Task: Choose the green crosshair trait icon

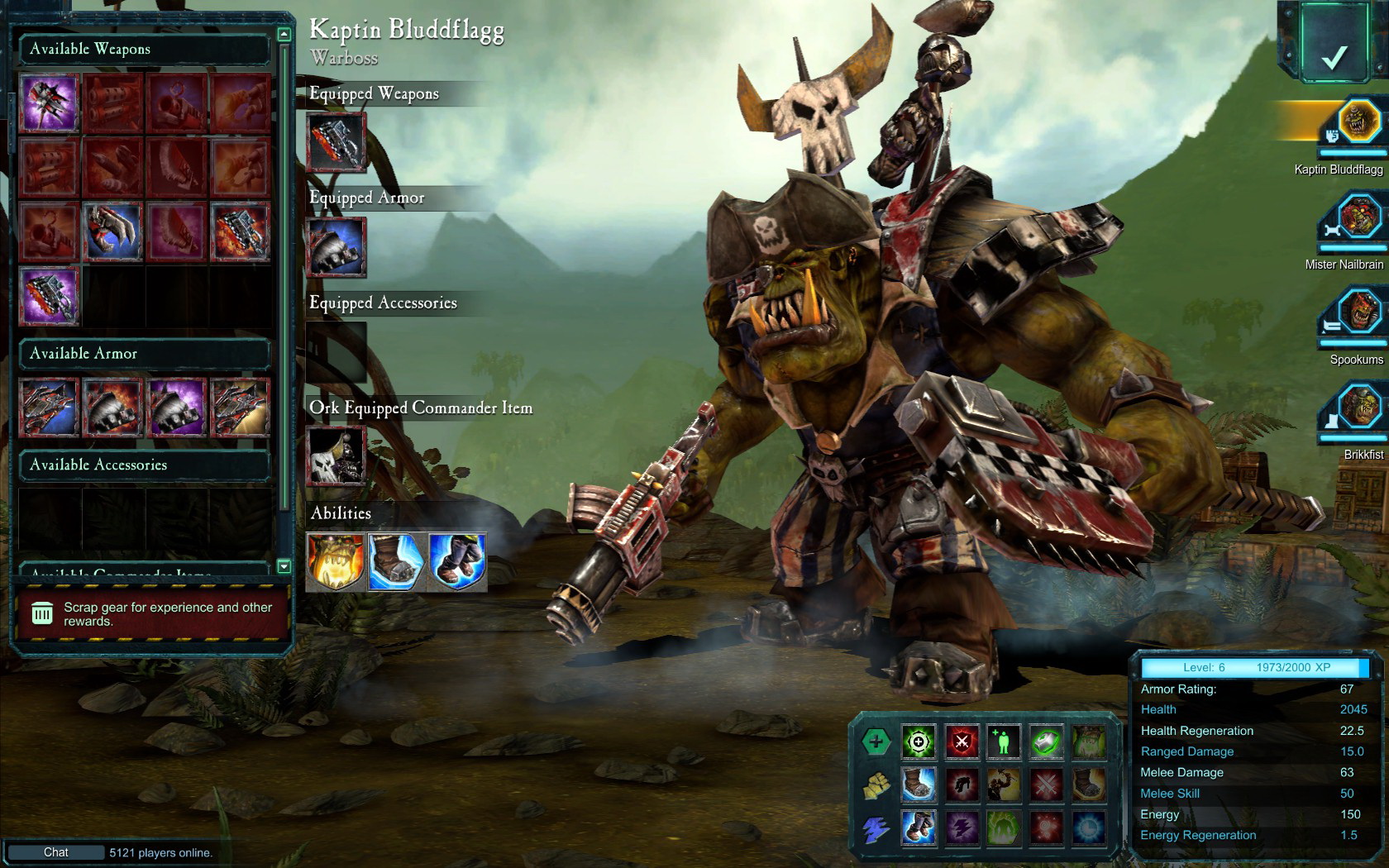Action: pos(919,742)
